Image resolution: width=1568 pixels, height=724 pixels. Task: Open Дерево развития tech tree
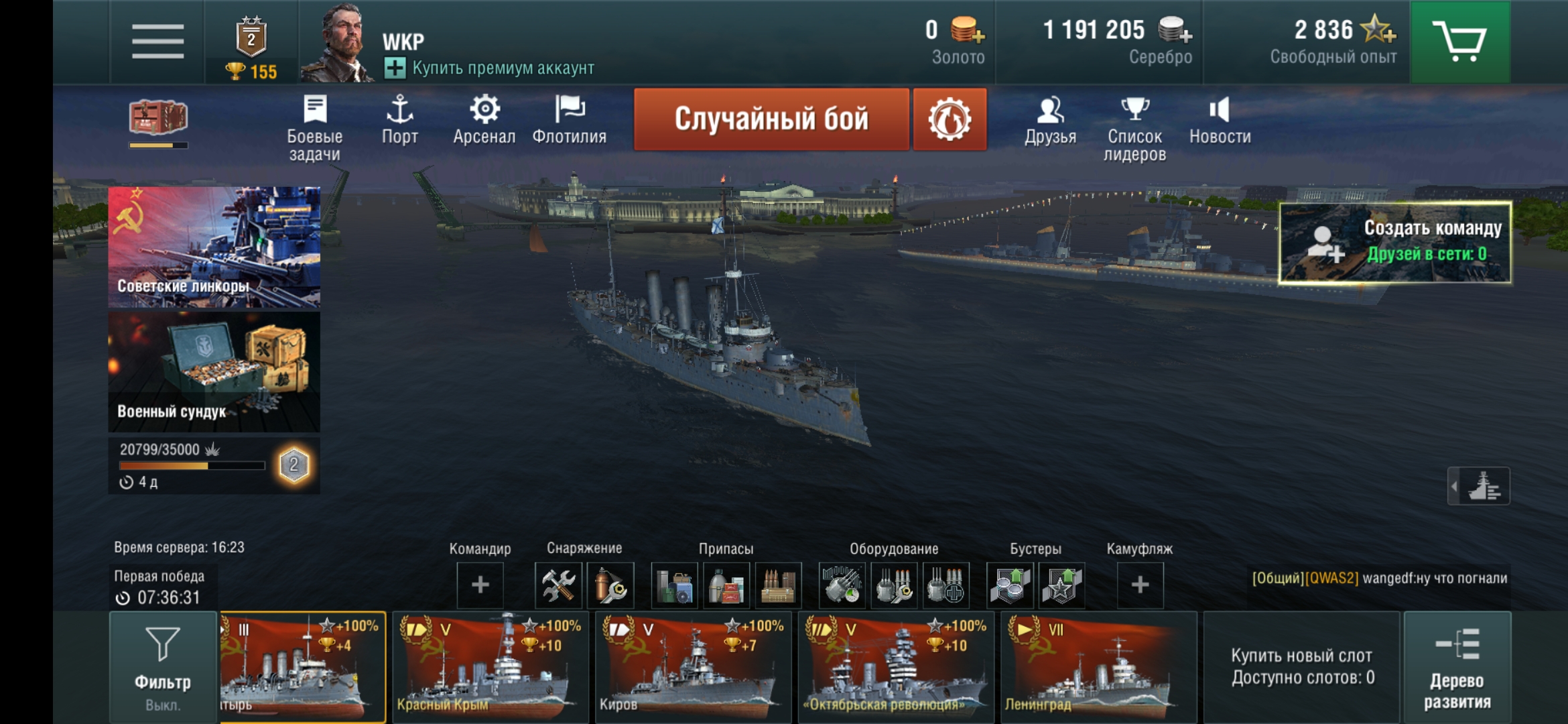1457,666
